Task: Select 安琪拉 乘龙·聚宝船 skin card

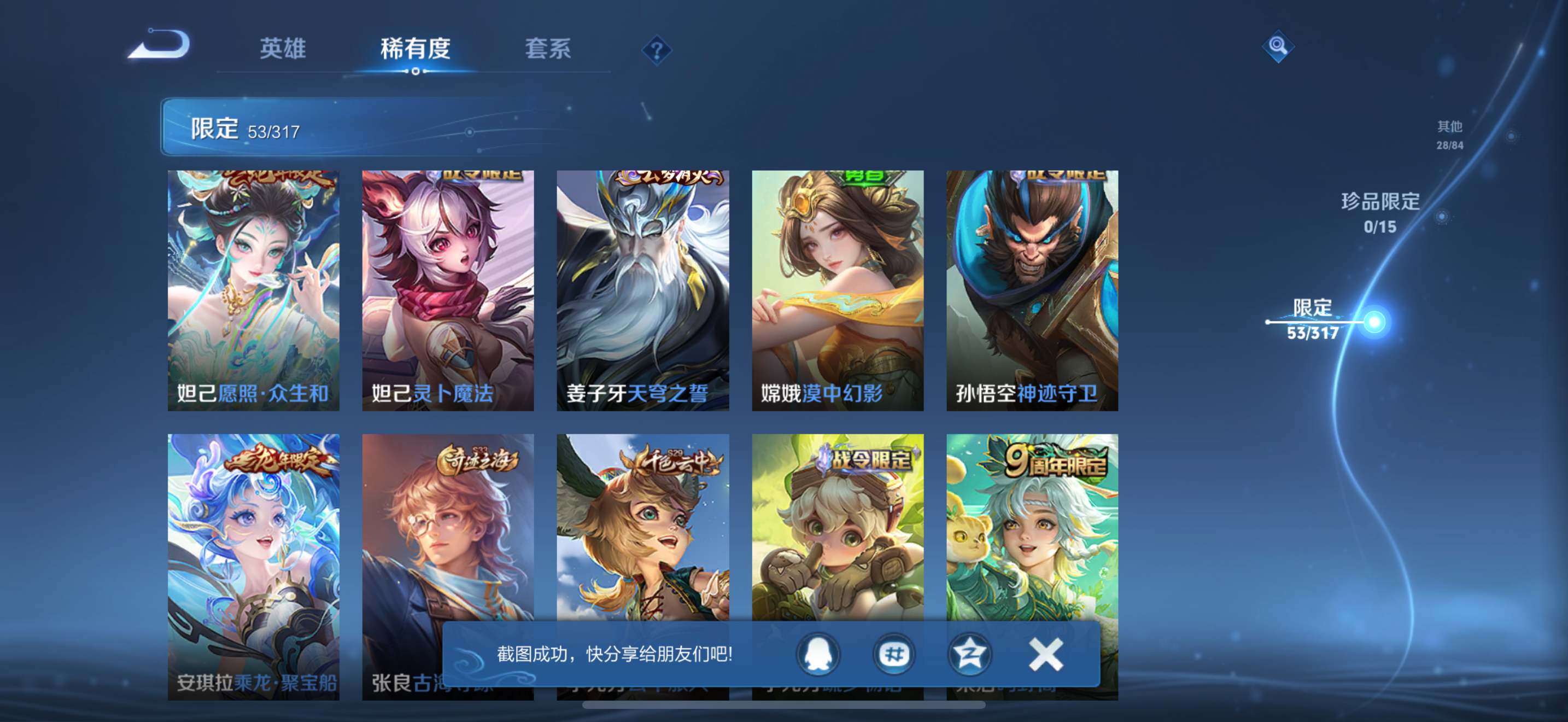Action: tap(253, 548)
